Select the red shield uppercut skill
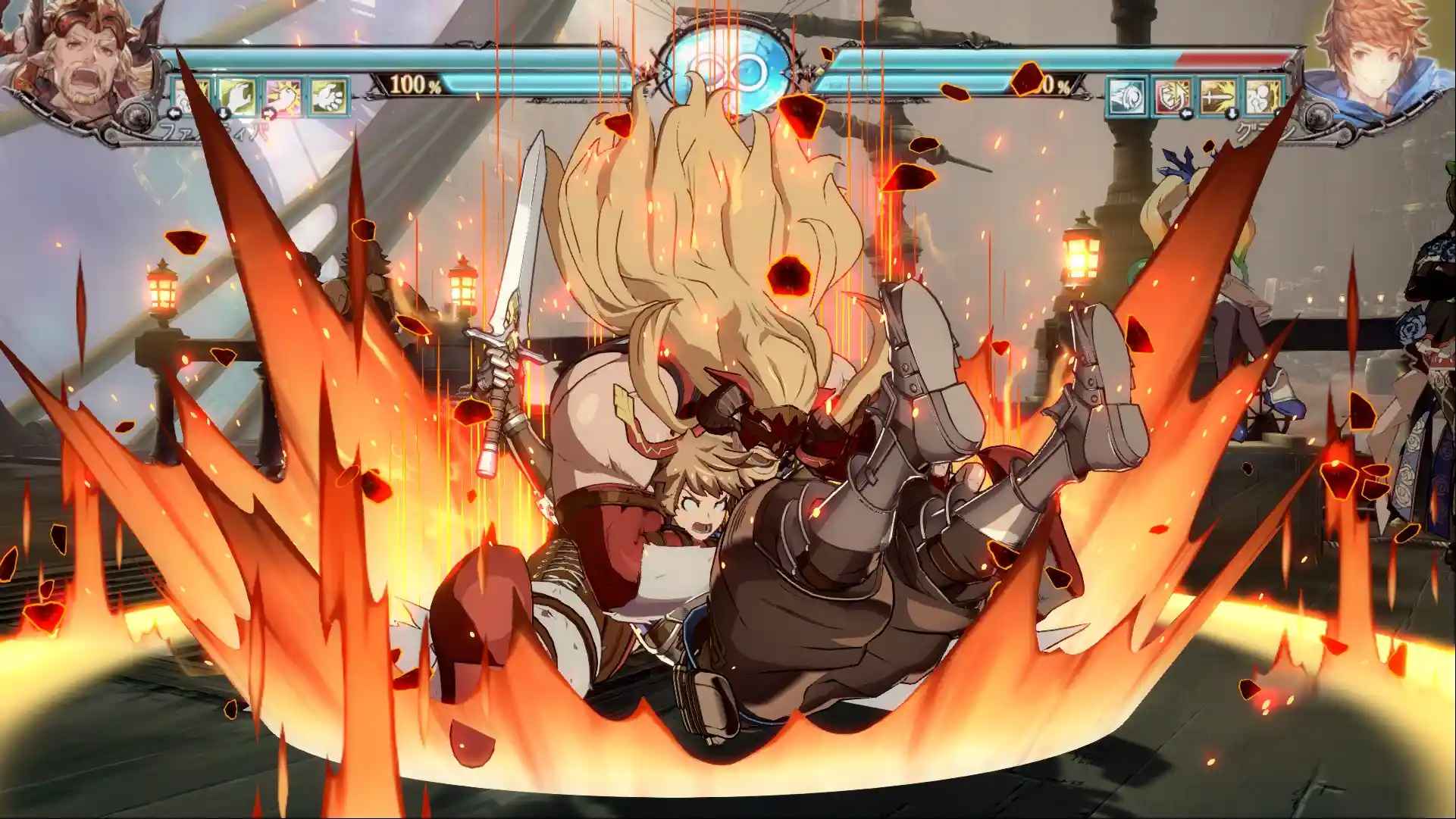This screenshot has height=819, width=1456. pos(1173,97)
